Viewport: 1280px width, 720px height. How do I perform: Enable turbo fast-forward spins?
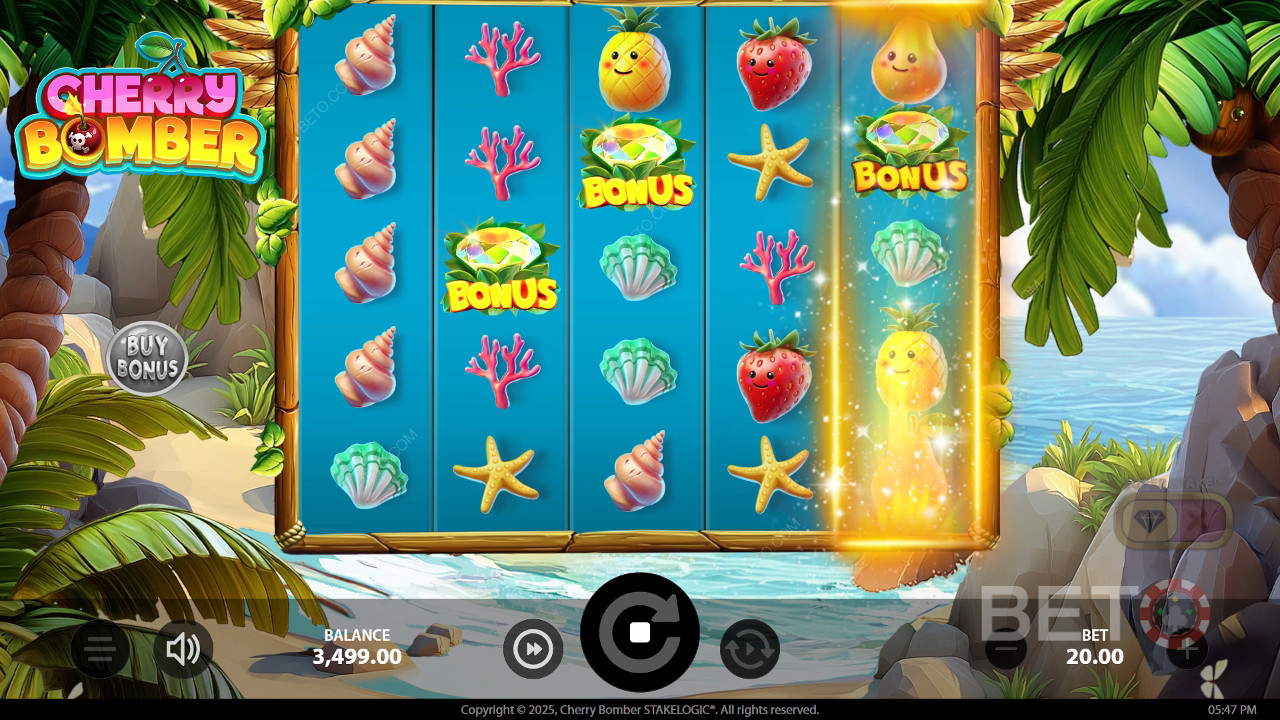click(532, 650)
